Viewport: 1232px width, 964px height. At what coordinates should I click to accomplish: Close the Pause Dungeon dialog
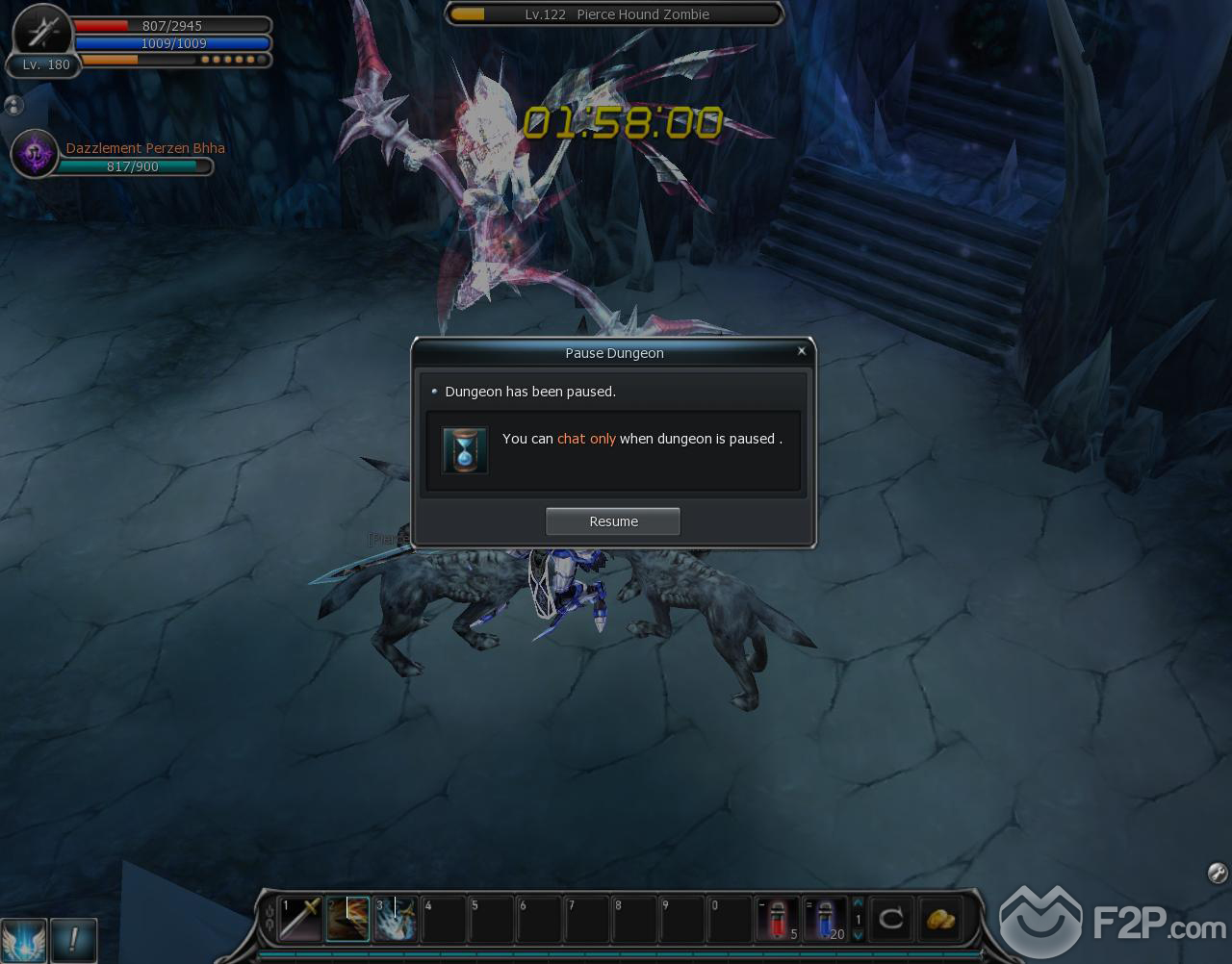801,351
